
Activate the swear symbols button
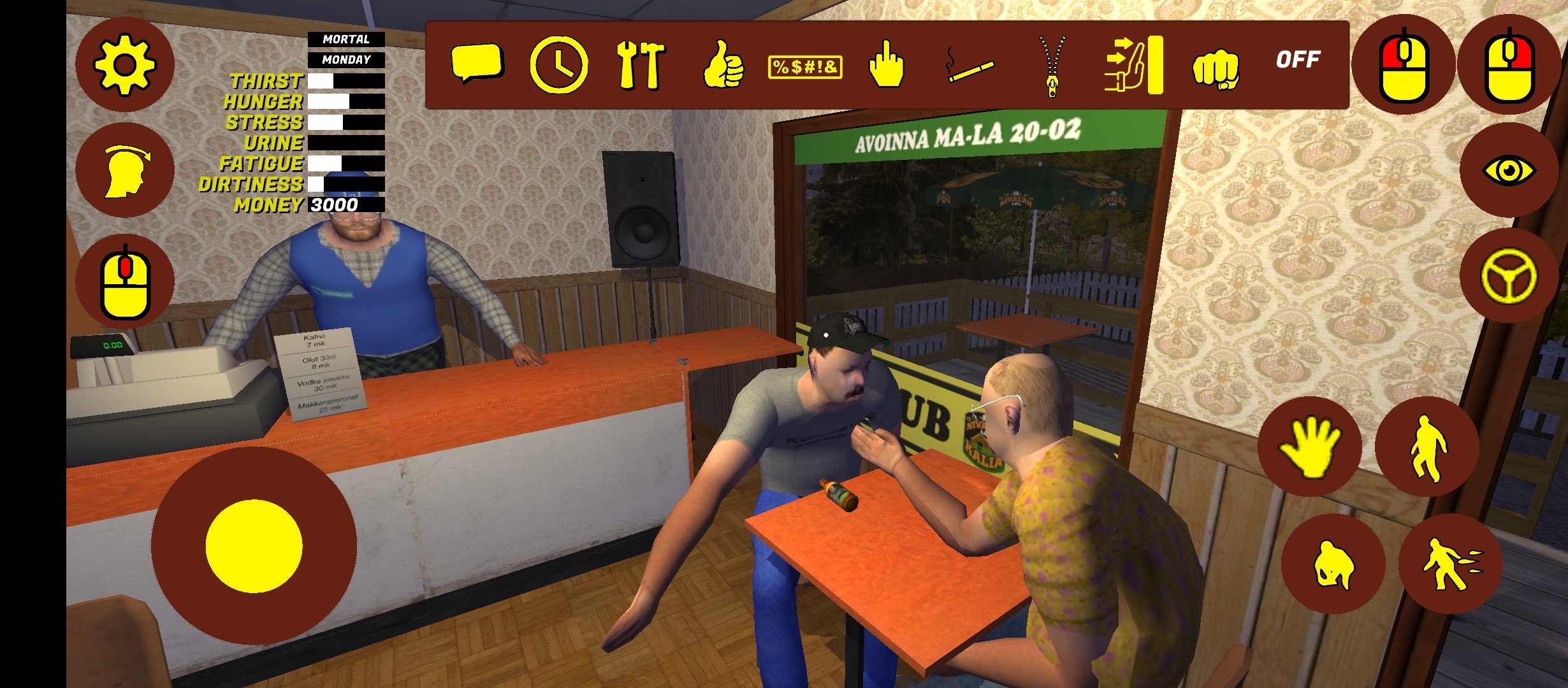[x=805, y=66]
